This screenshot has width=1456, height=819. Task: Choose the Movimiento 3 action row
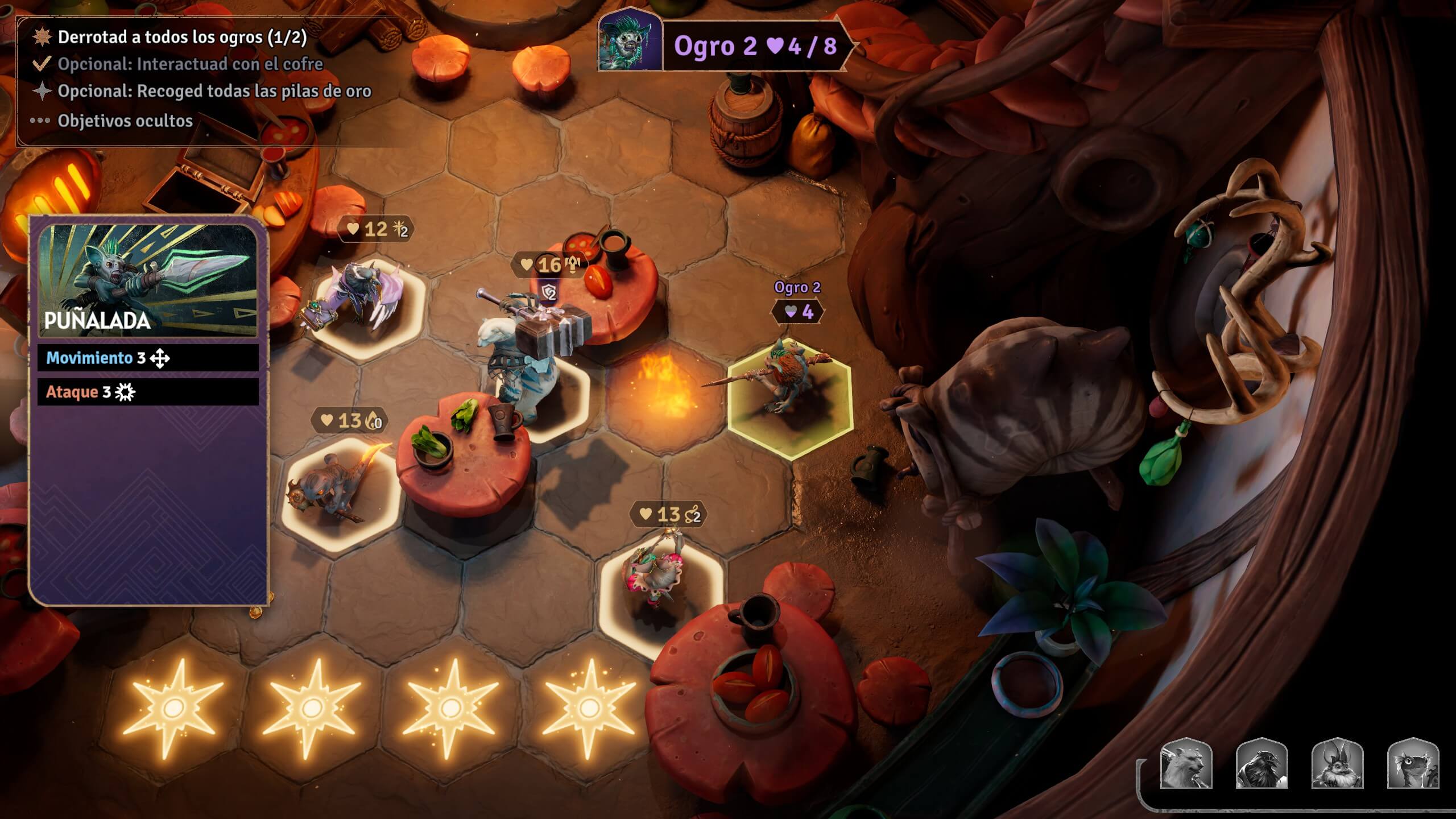point(148,358)
